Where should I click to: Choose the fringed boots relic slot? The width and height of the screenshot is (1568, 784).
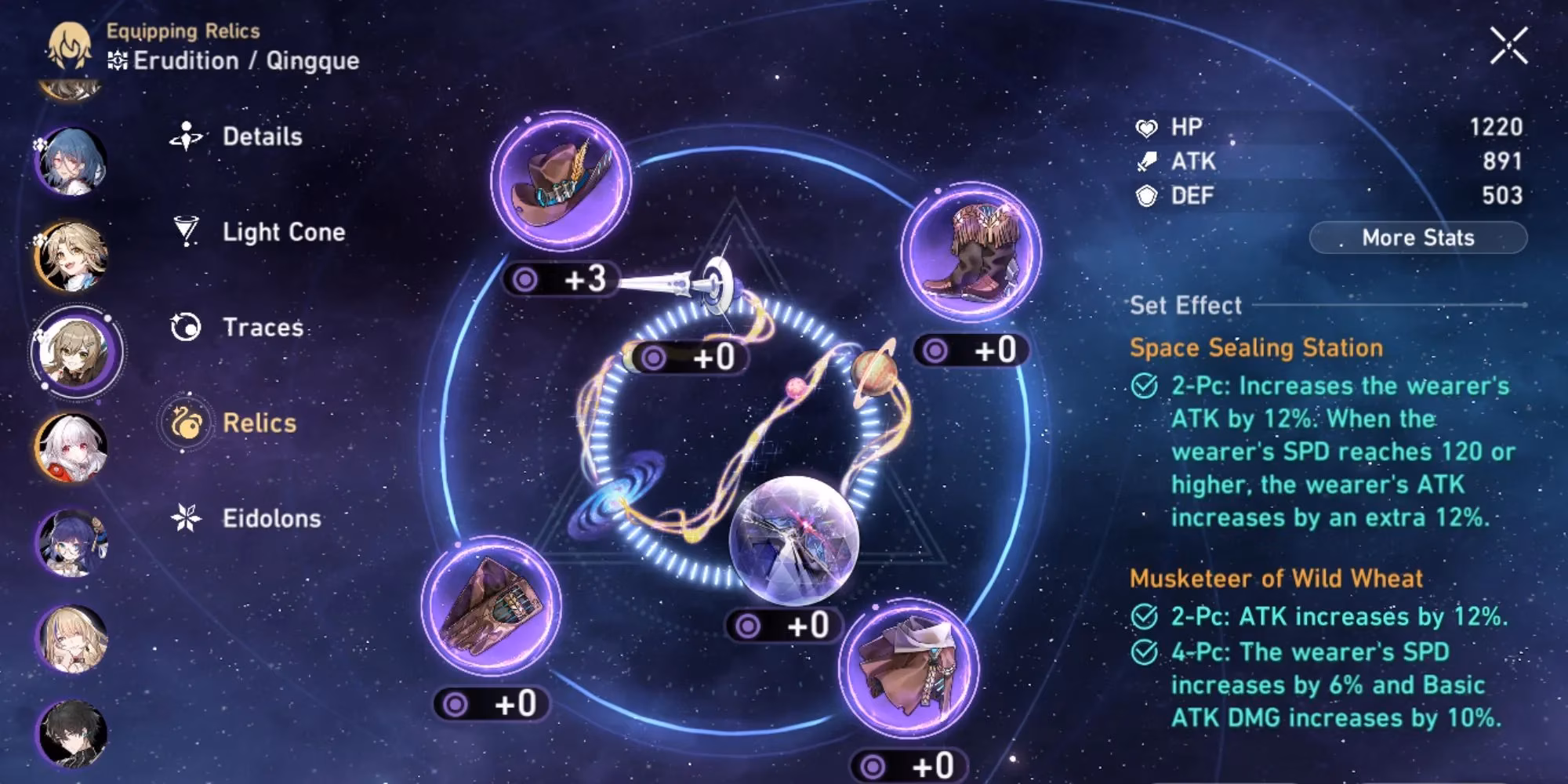tap(971, 252)
